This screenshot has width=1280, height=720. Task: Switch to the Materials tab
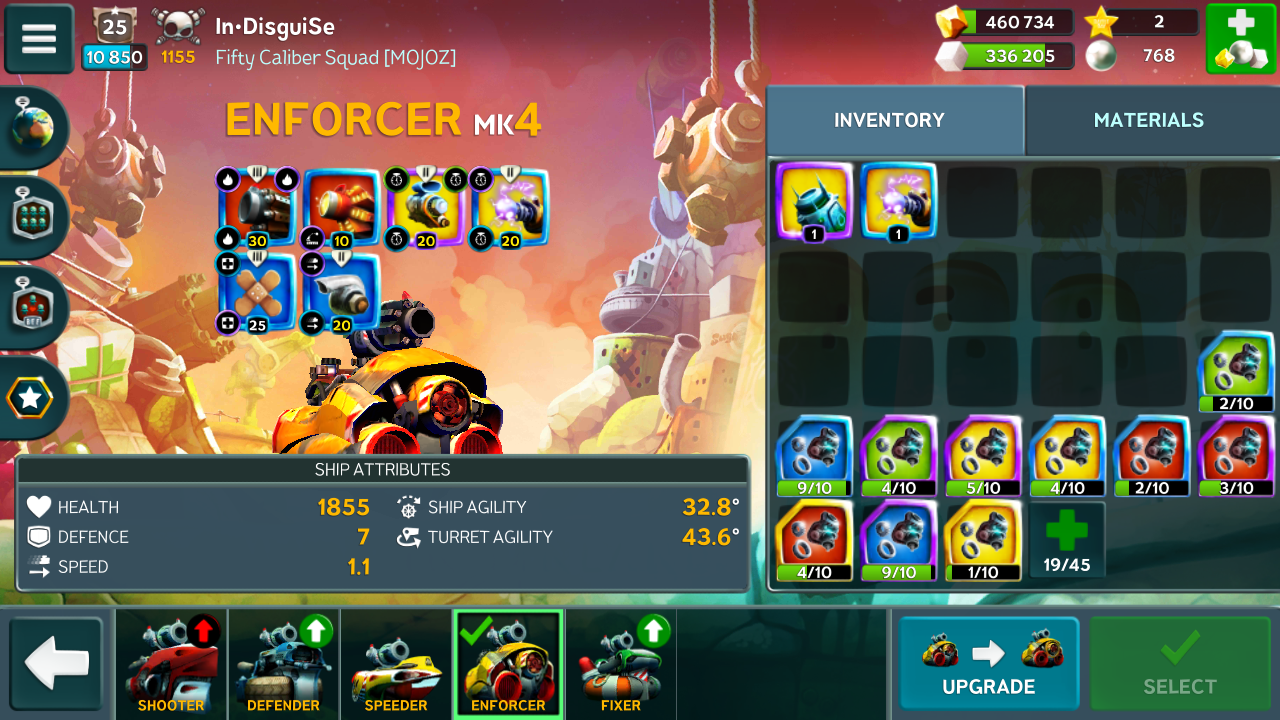[x=1148, y=120]
